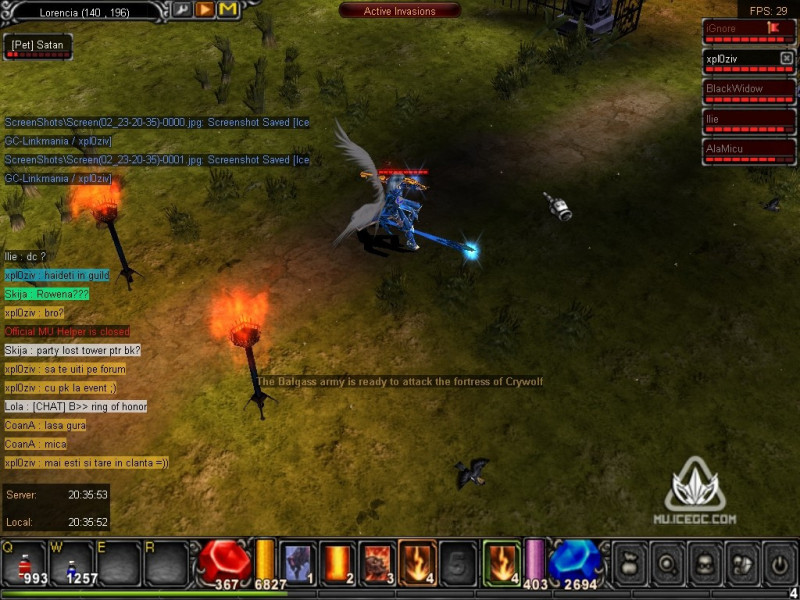Image resolution: width=800 pixels, height=600 pixels.
Task: Open the wrench settings button
Action: [x=182, y=10]
